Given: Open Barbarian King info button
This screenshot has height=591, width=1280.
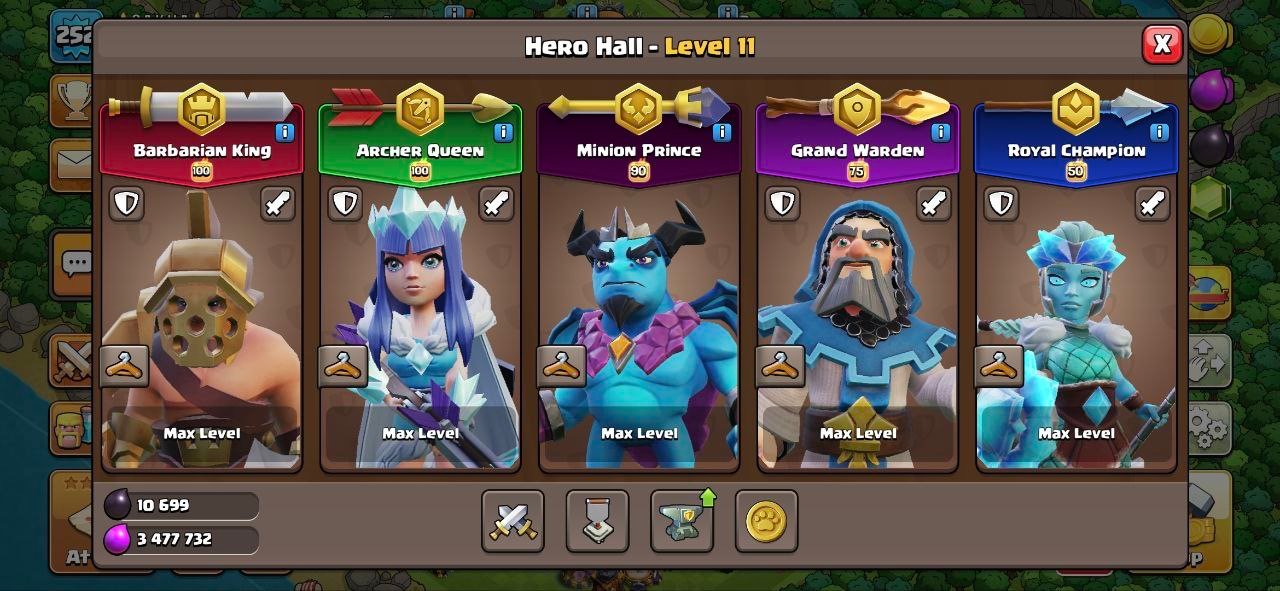Looking at the screenshot, I should 285,132.
